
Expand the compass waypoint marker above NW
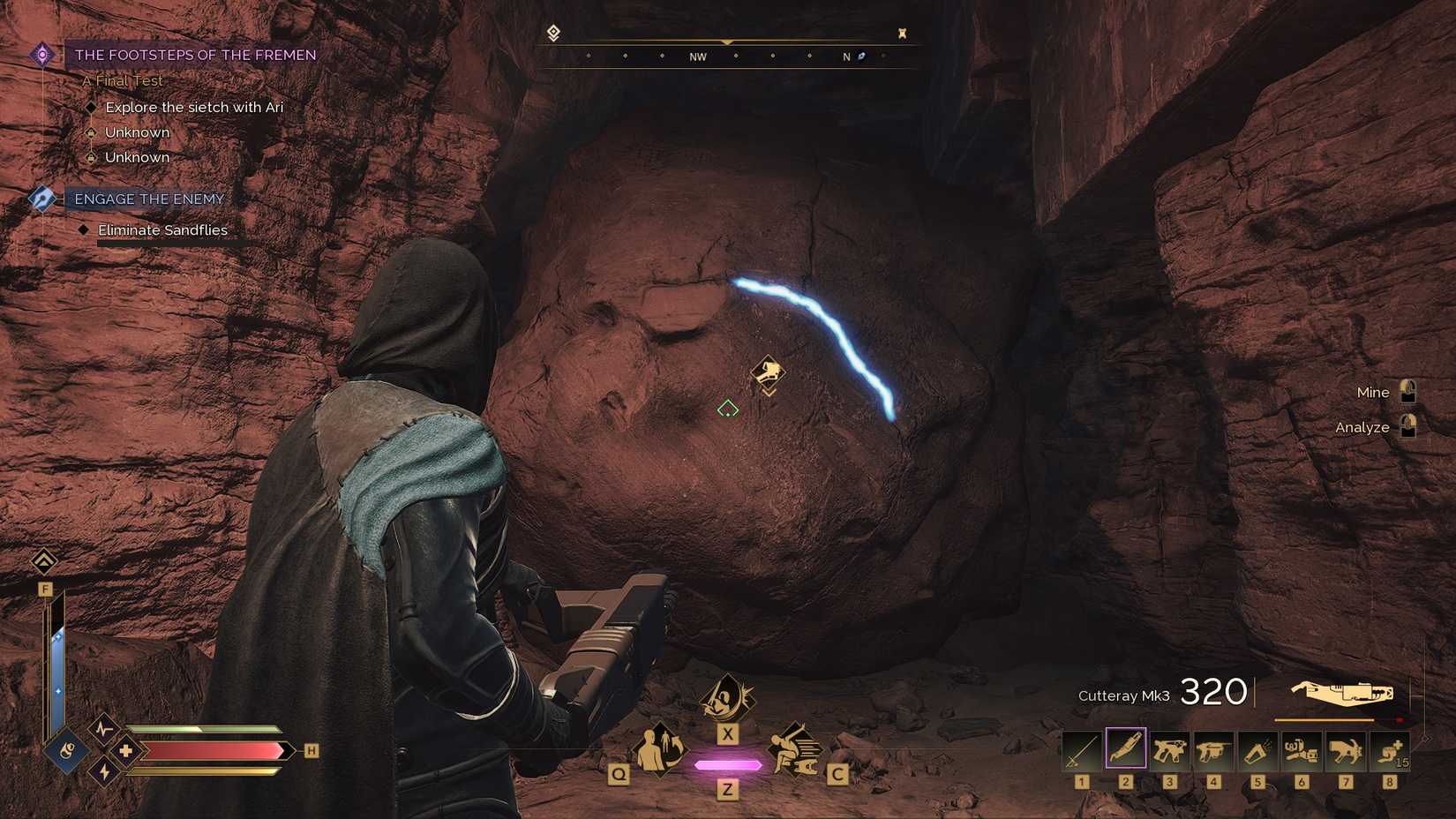pyautogui.click(x=725, y=40)
